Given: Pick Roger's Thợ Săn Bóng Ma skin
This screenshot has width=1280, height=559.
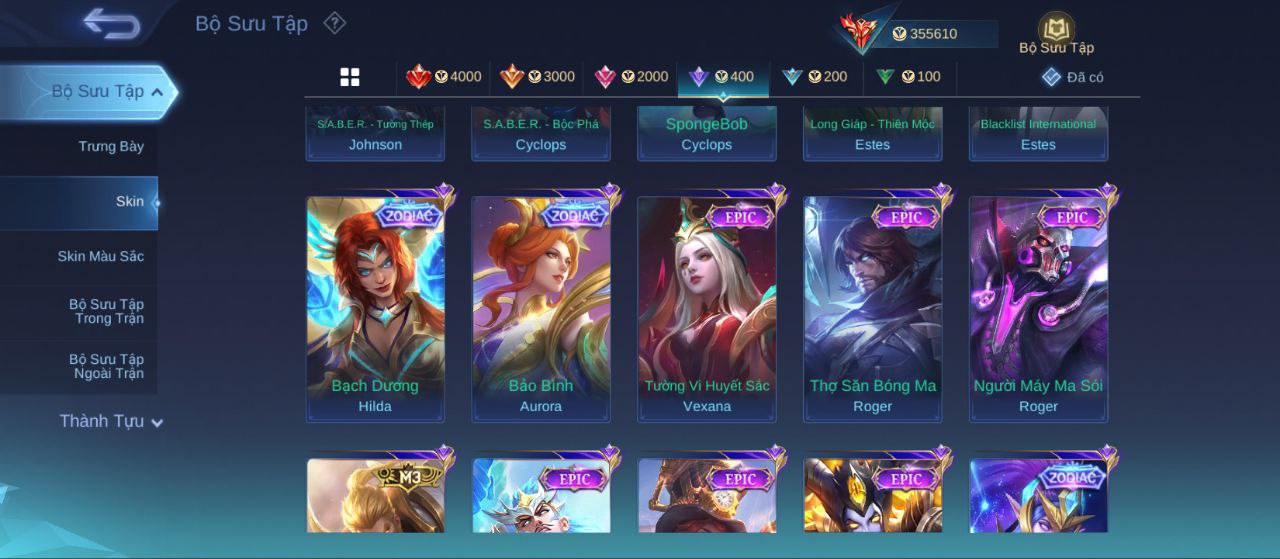Looking at the screenshot, I should pos(873,308).
